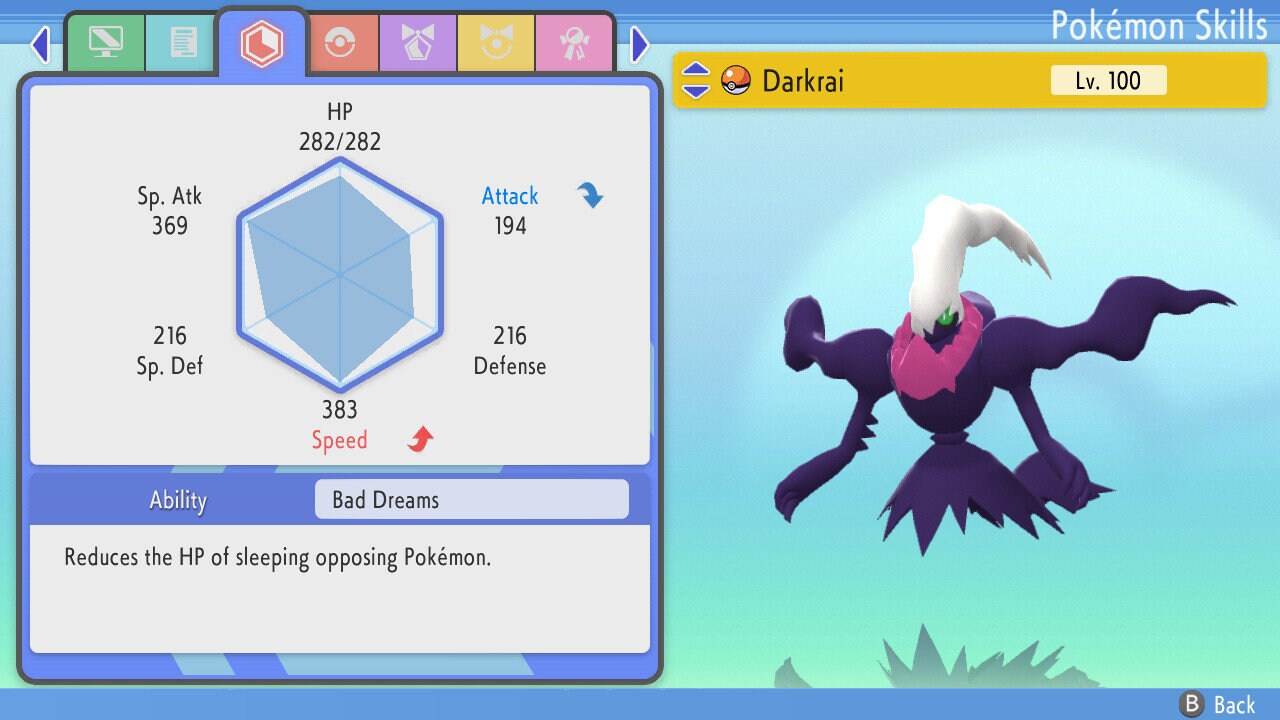
Task: Show the yellow bow and ball tab
Action: click(496, 43)
